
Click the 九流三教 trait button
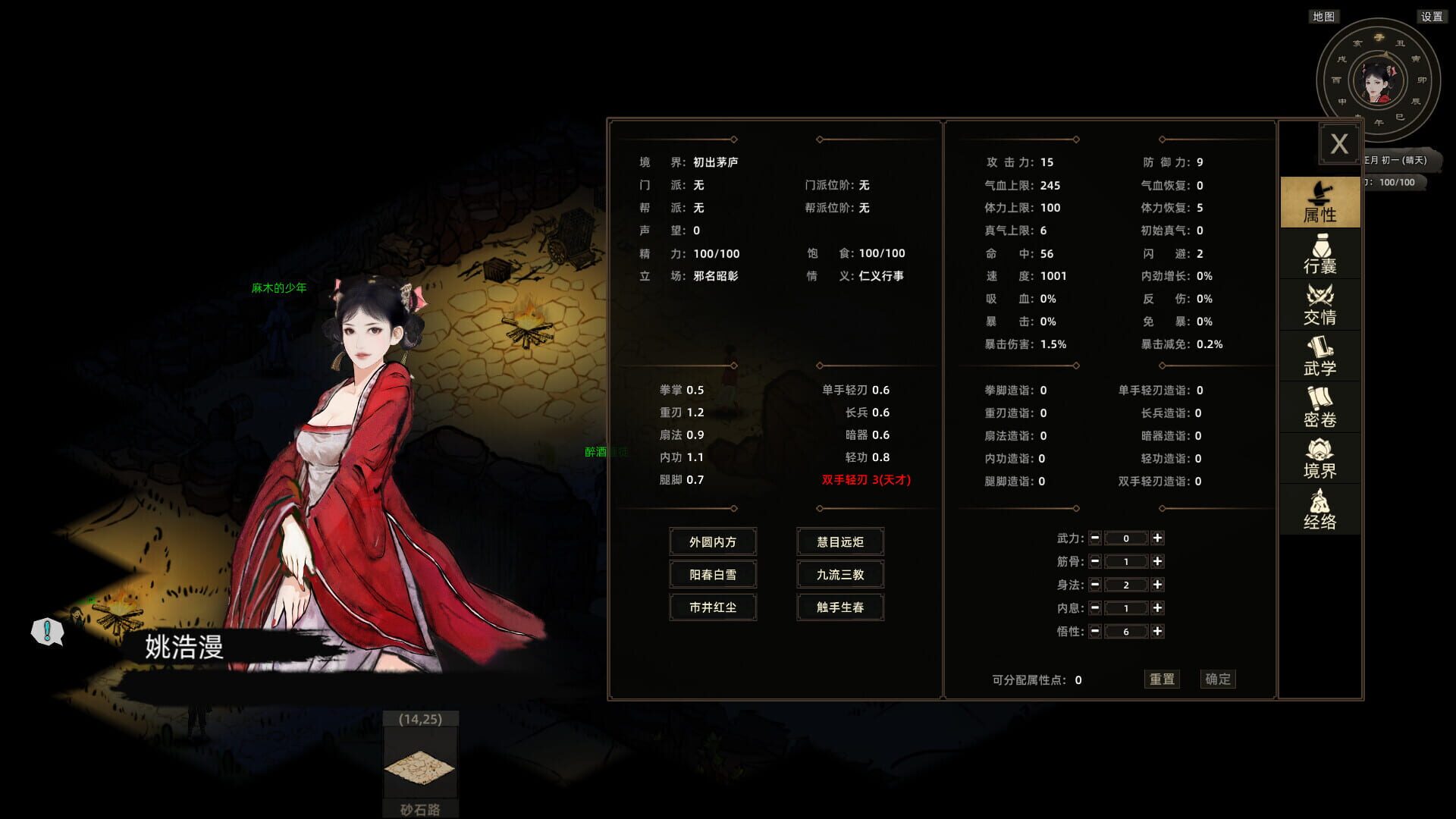[x=839, y=574]
